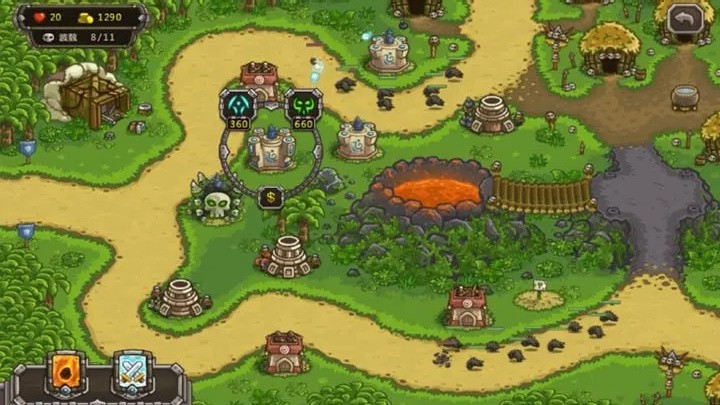Click the curved arrow button in the corner
The image size is (720, 405).
click(686, 18)
